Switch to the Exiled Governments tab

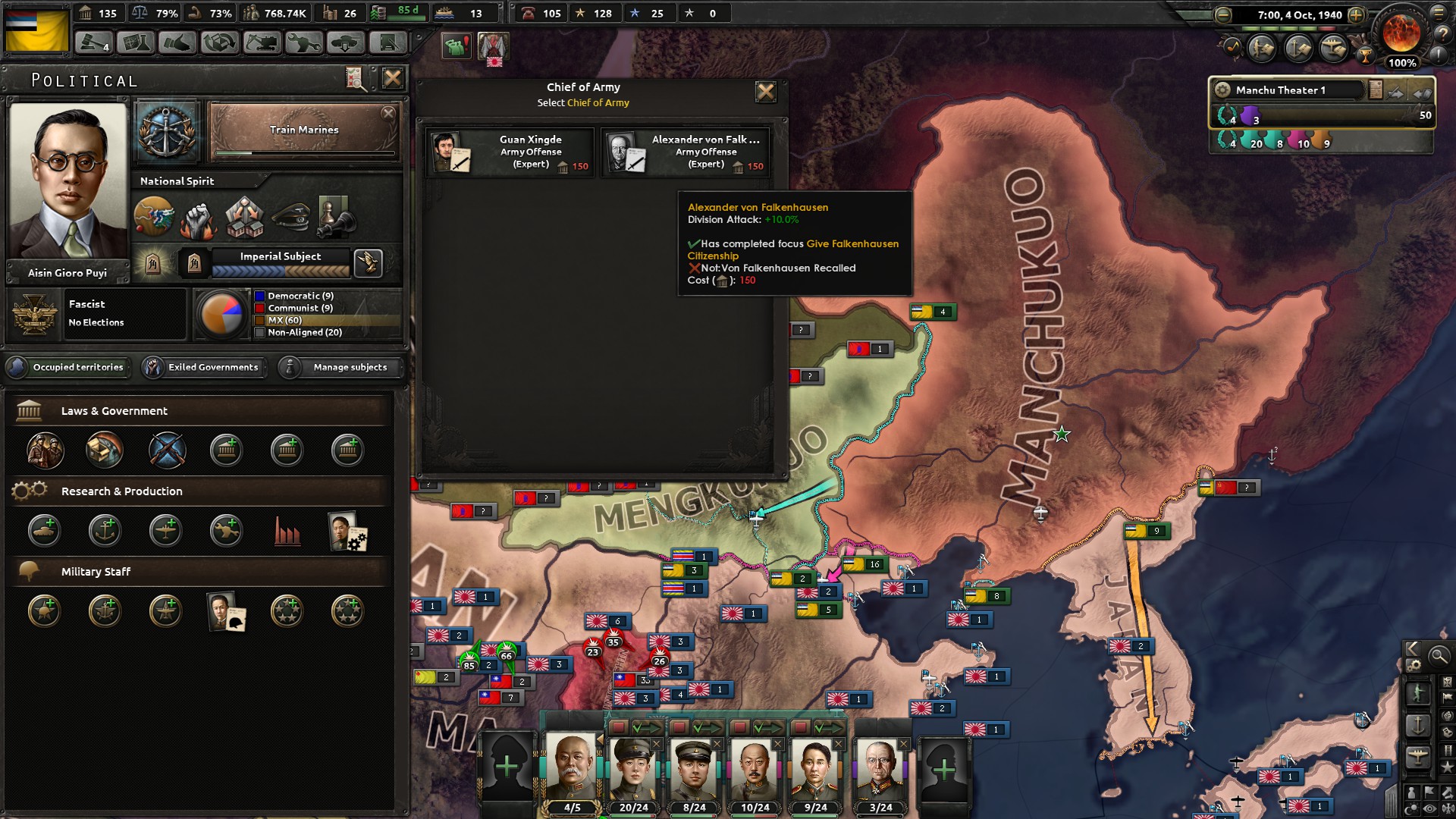pos(205,368)
